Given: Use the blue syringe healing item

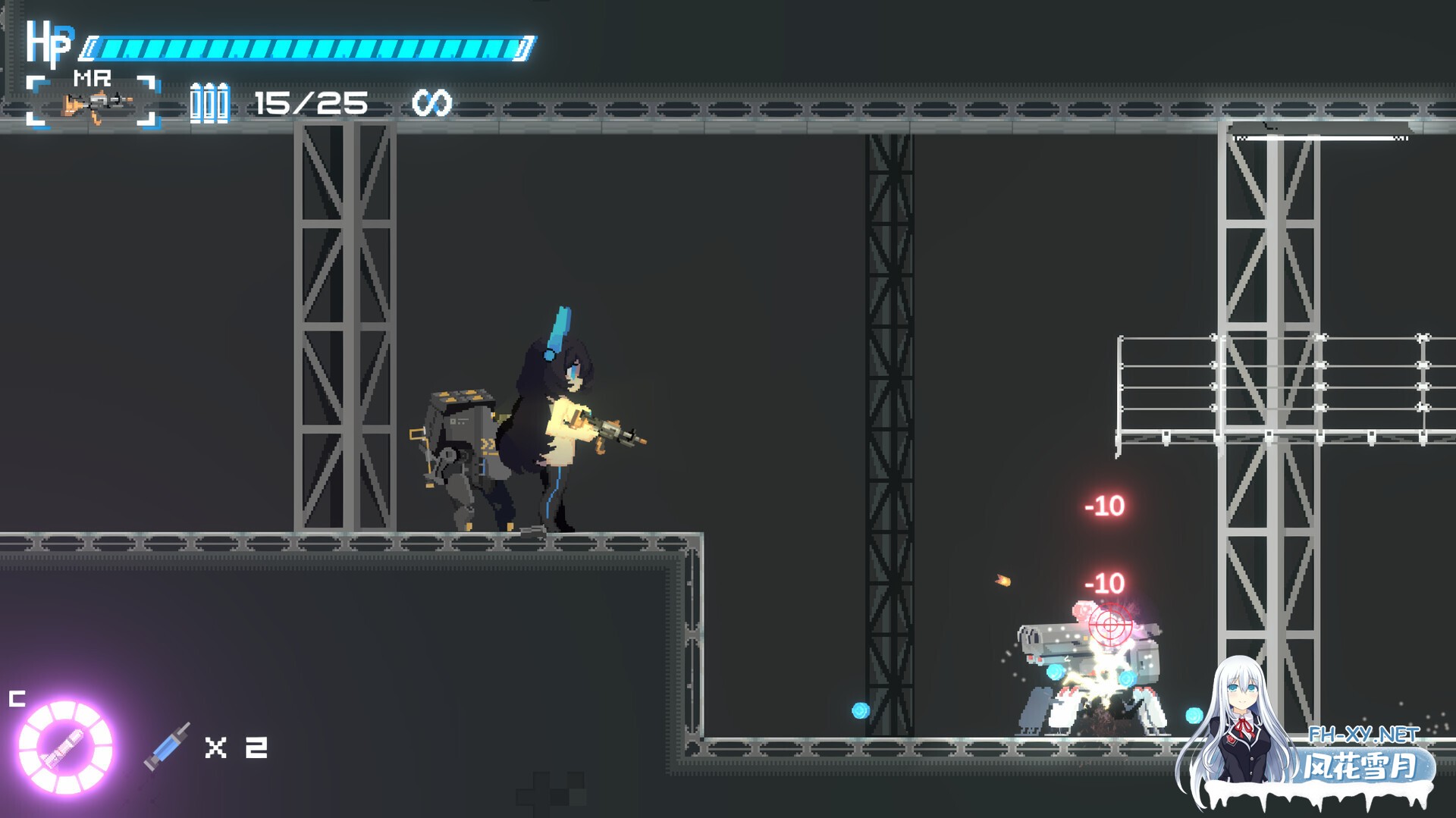Looking at the screenshot, I should click(168, 746).
